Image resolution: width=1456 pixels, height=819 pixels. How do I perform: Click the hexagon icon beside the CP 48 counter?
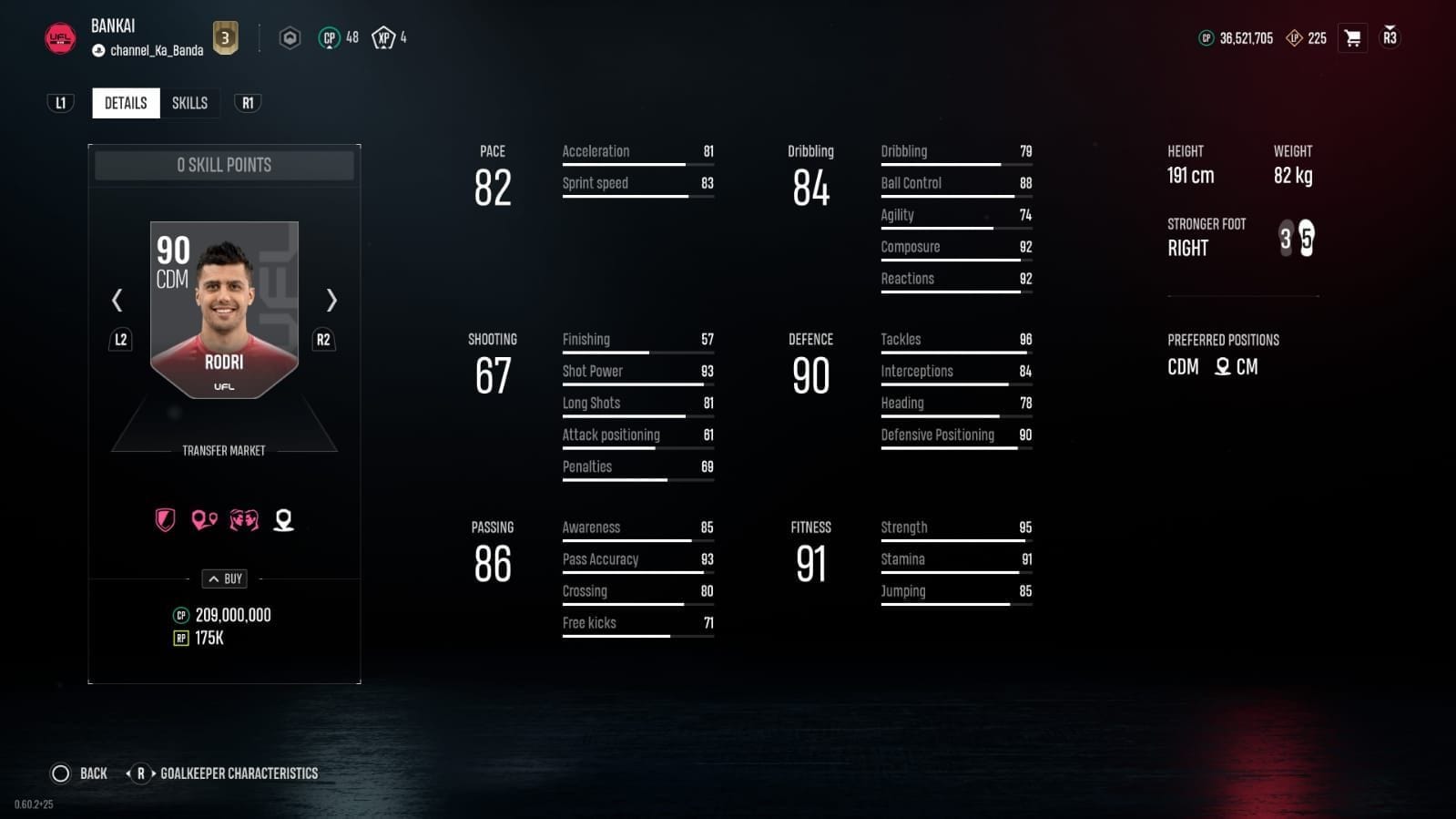[x=290, y=37]
